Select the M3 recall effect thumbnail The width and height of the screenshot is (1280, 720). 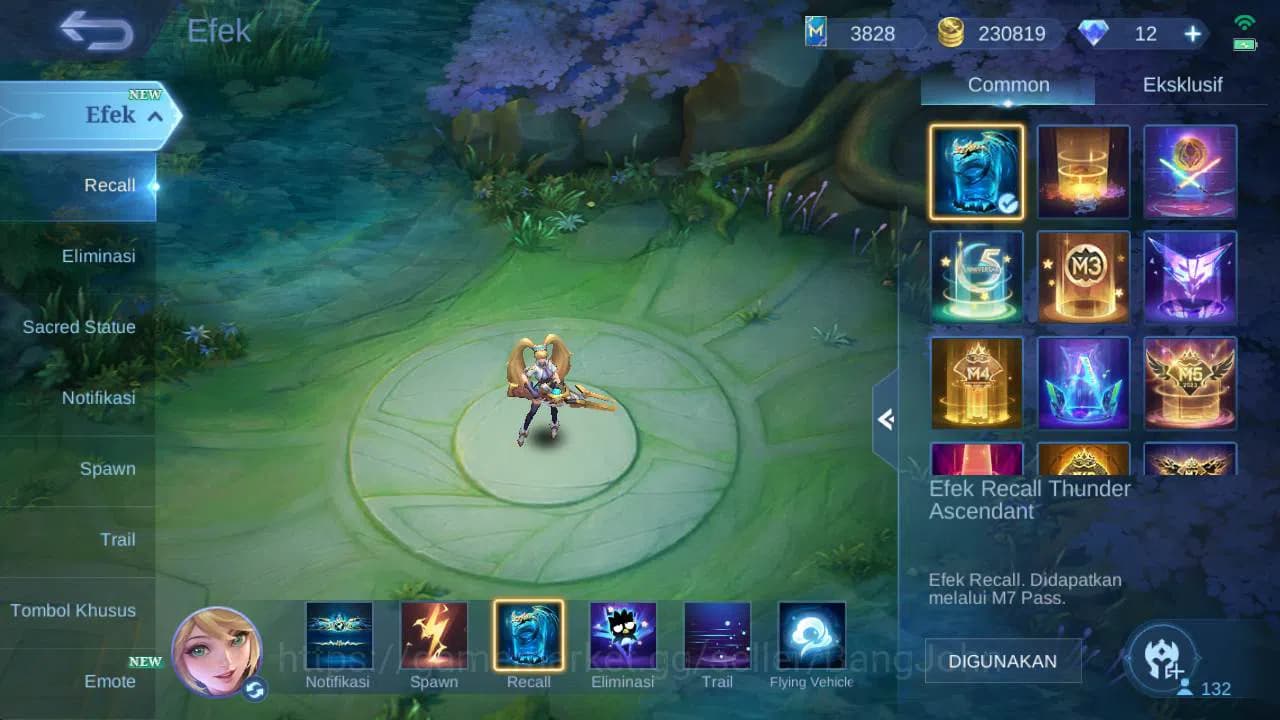[1083, 277]
